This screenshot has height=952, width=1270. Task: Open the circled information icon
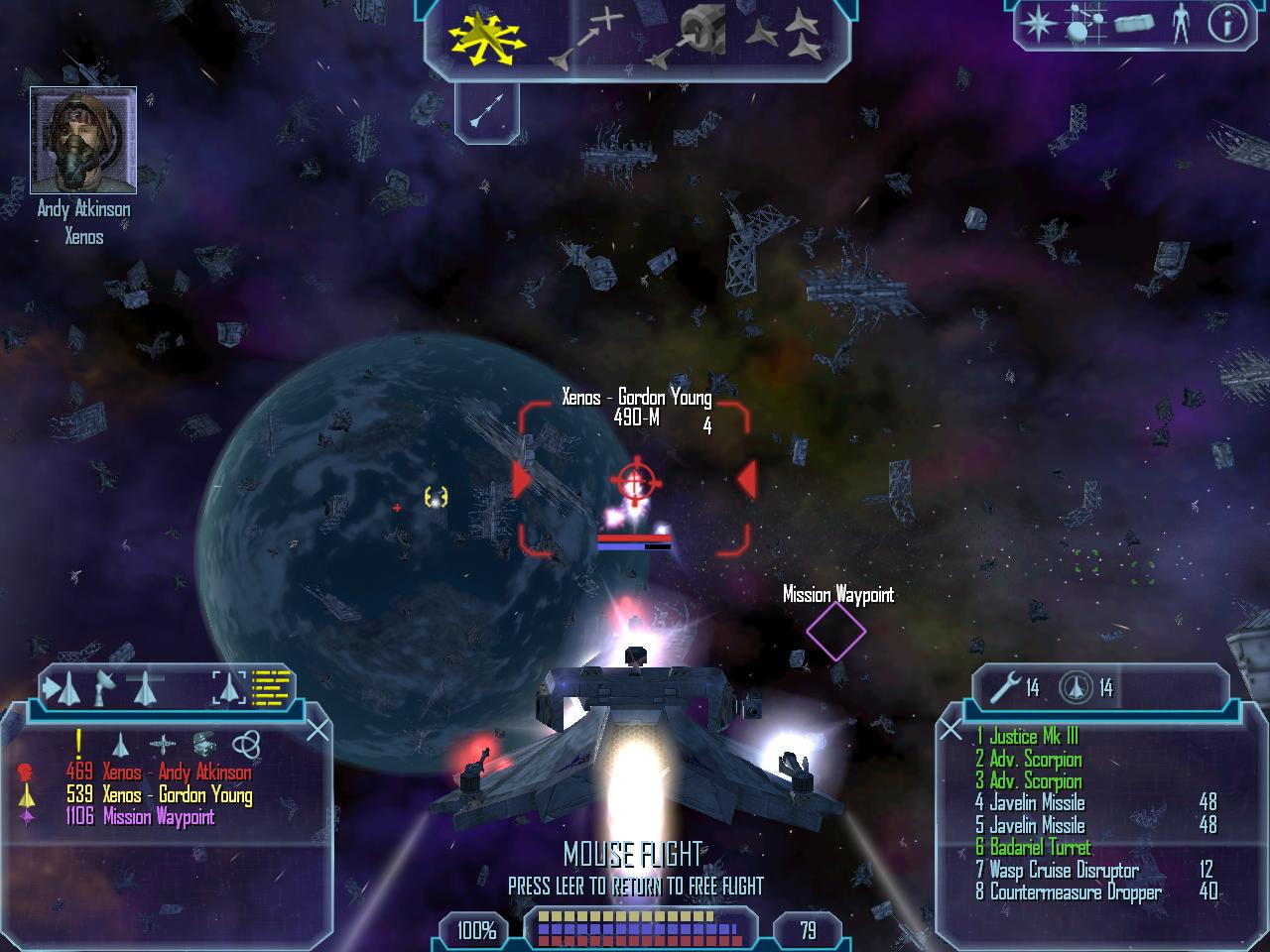[x=1226, y=24]
